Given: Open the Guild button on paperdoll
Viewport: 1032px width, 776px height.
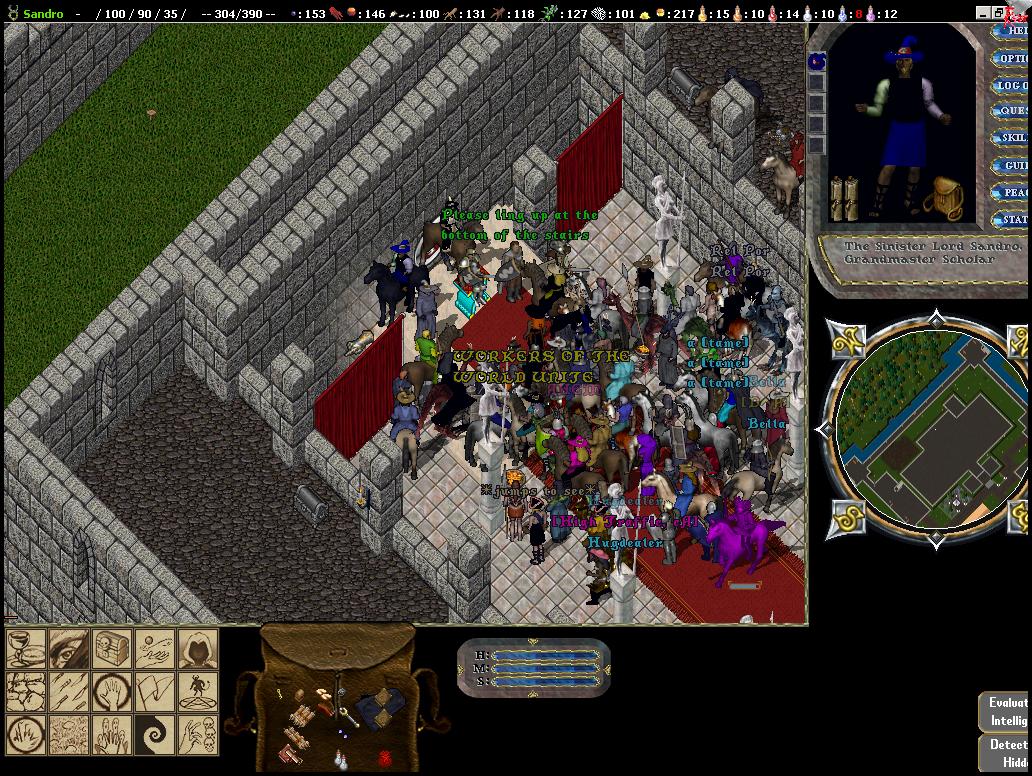Looking at the screenshot, I should click(1014, 165).
